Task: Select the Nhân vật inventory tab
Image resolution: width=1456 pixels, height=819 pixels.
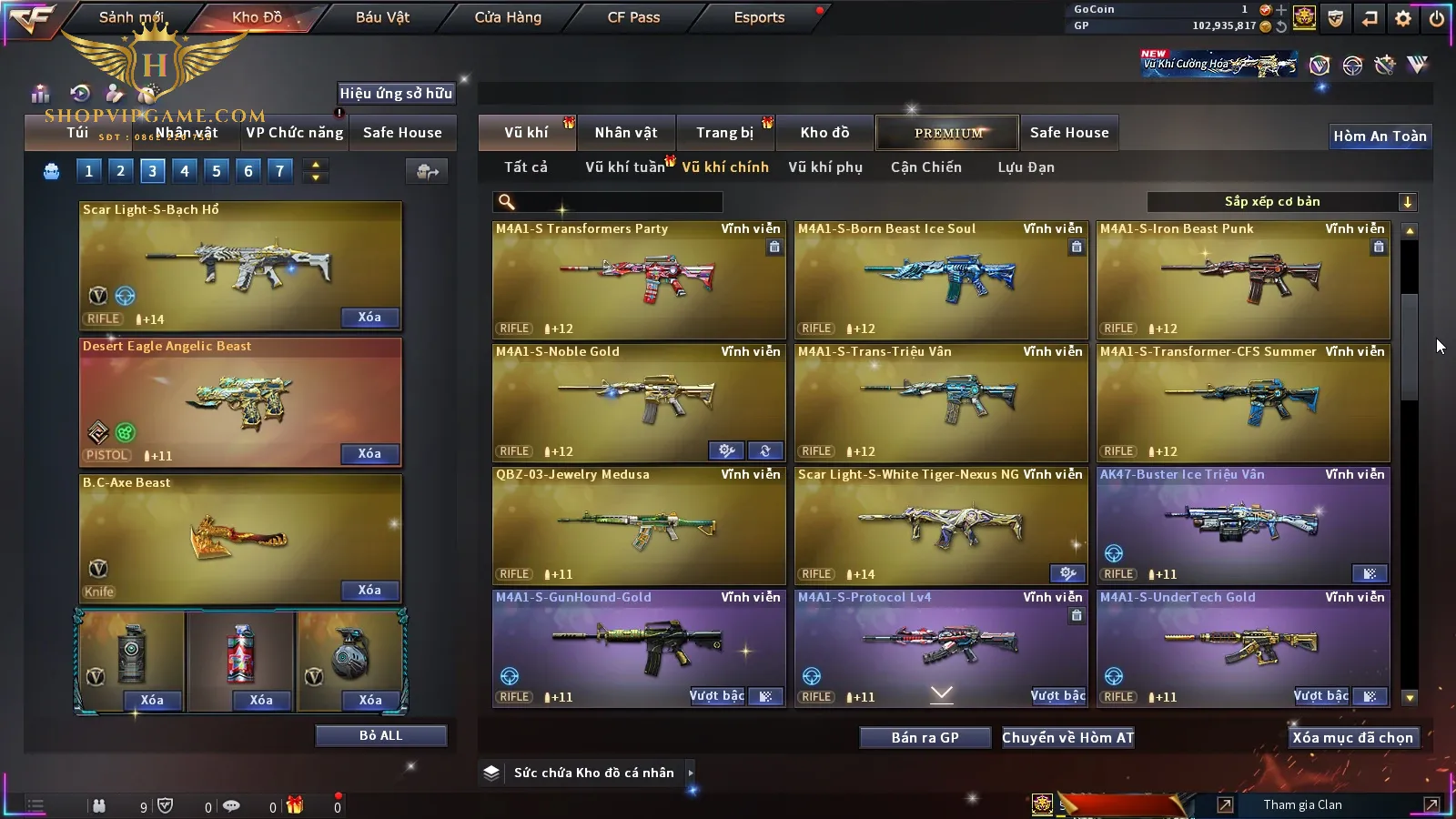Action: [625, 133]
